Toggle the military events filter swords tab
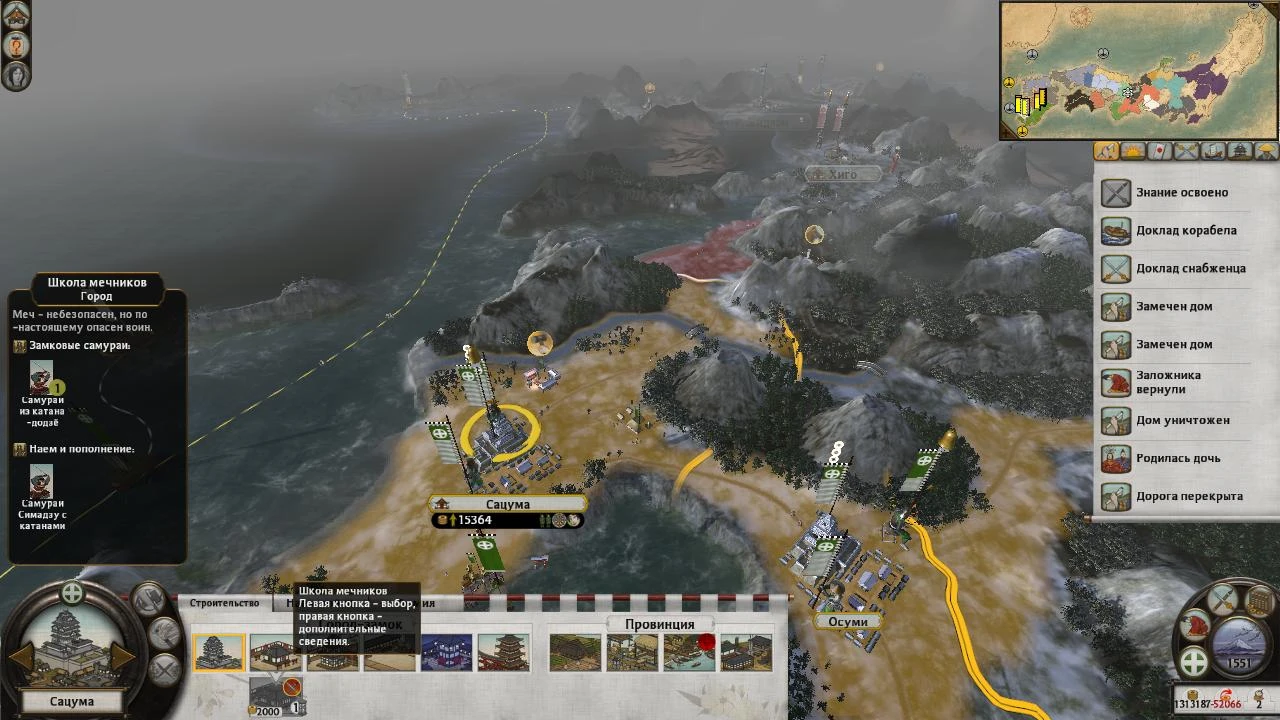 pos(1185,151)
